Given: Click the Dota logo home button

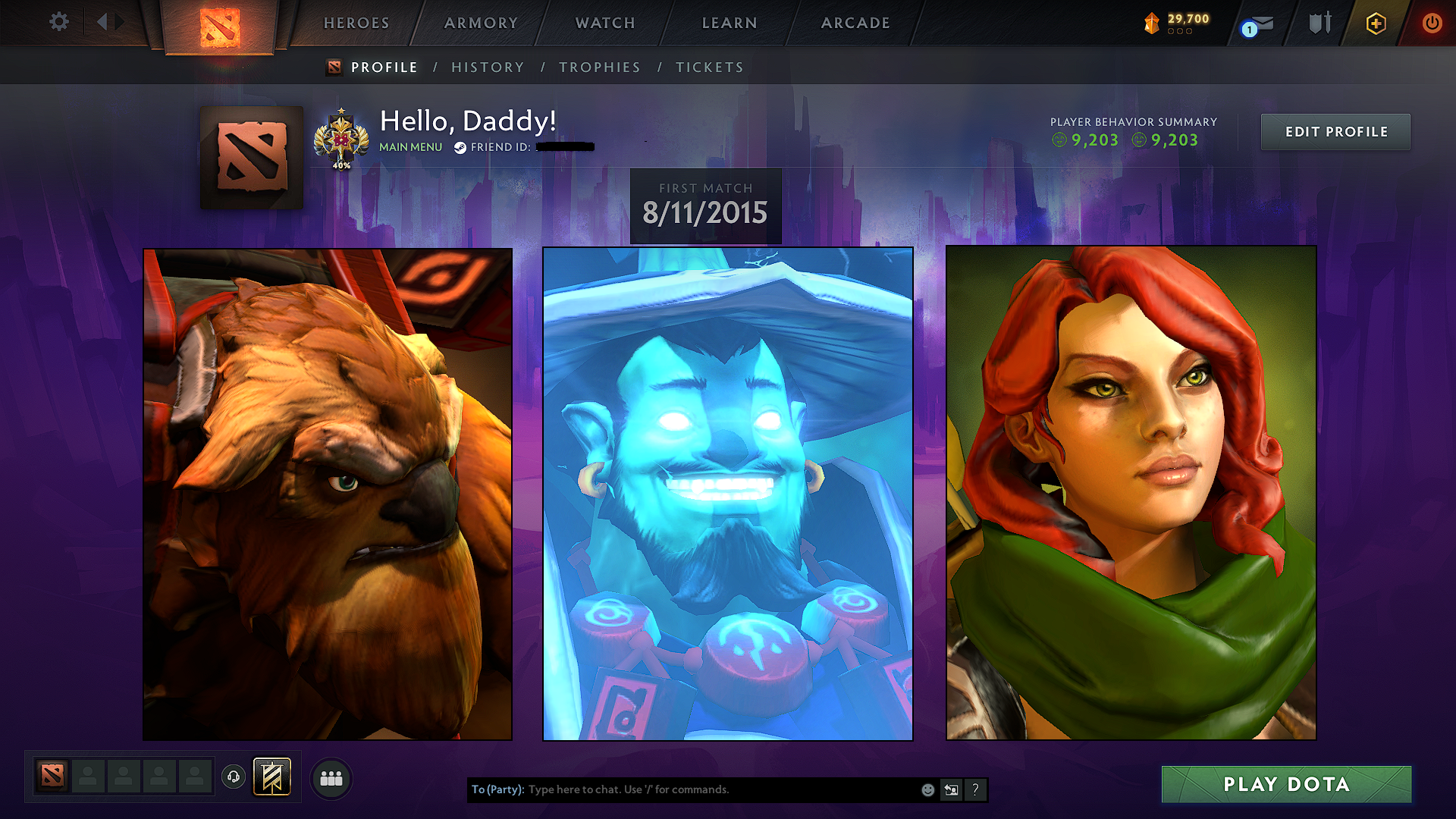Looking at the screenshot, I should point(219,24).
